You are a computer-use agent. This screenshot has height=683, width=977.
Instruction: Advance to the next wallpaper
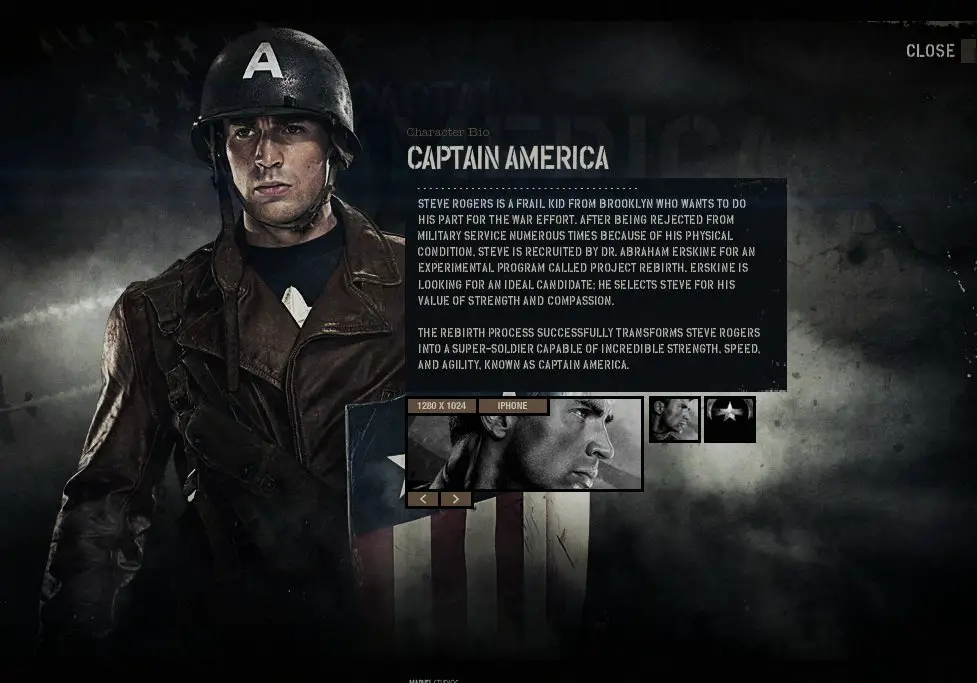pos(456,499)
